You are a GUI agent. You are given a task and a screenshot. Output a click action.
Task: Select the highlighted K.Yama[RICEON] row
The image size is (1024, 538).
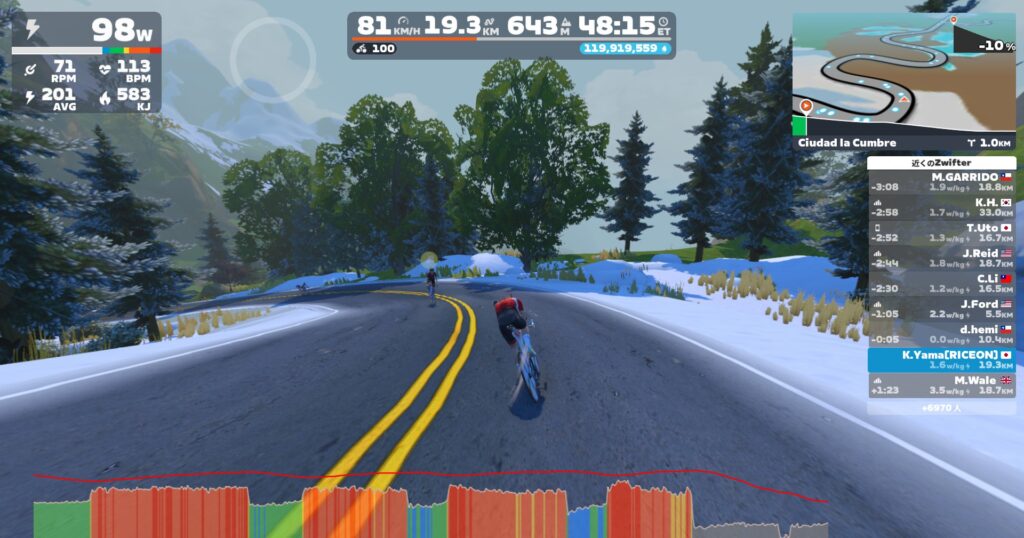coord(941,360)
